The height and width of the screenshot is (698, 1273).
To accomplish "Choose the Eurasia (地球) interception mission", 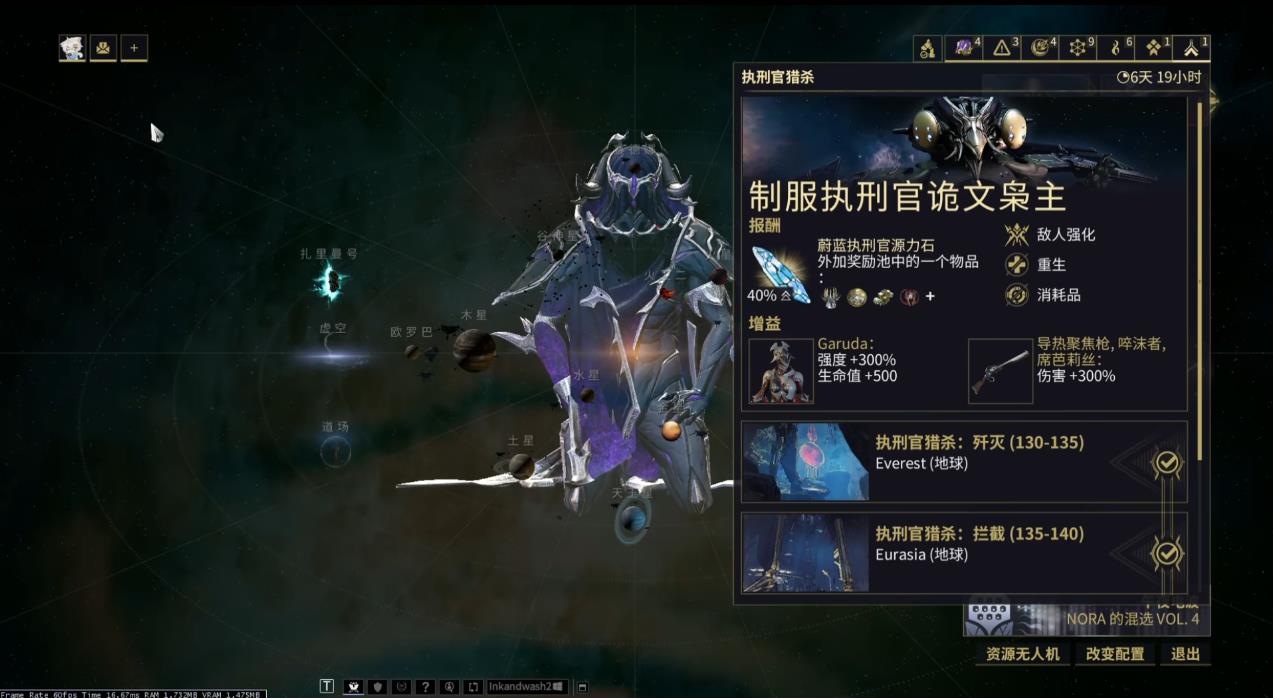I will click(x=964, y=552).
